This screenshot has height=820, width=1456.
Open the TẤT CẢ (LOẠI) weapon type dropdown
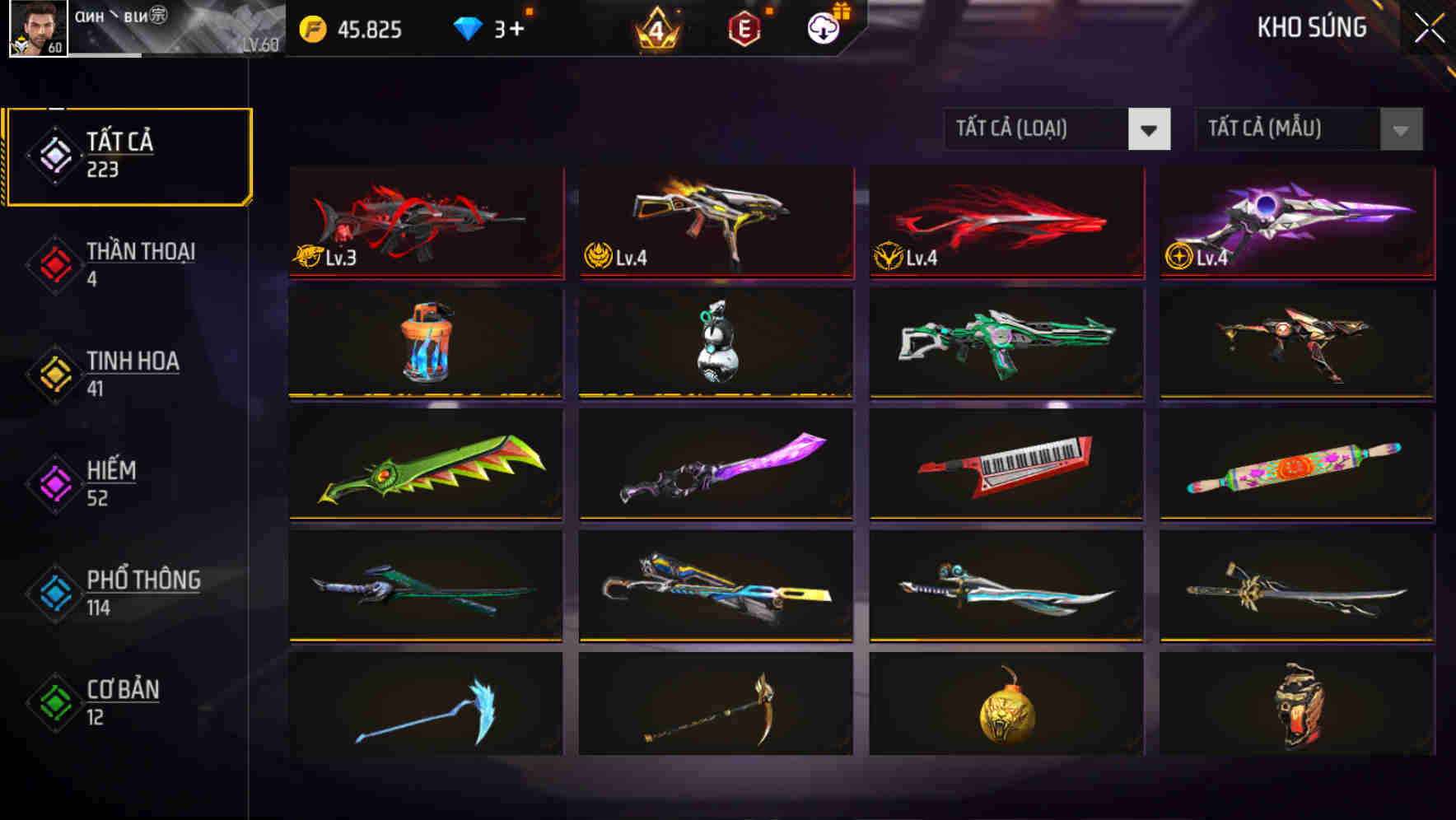coord(1057,129)
